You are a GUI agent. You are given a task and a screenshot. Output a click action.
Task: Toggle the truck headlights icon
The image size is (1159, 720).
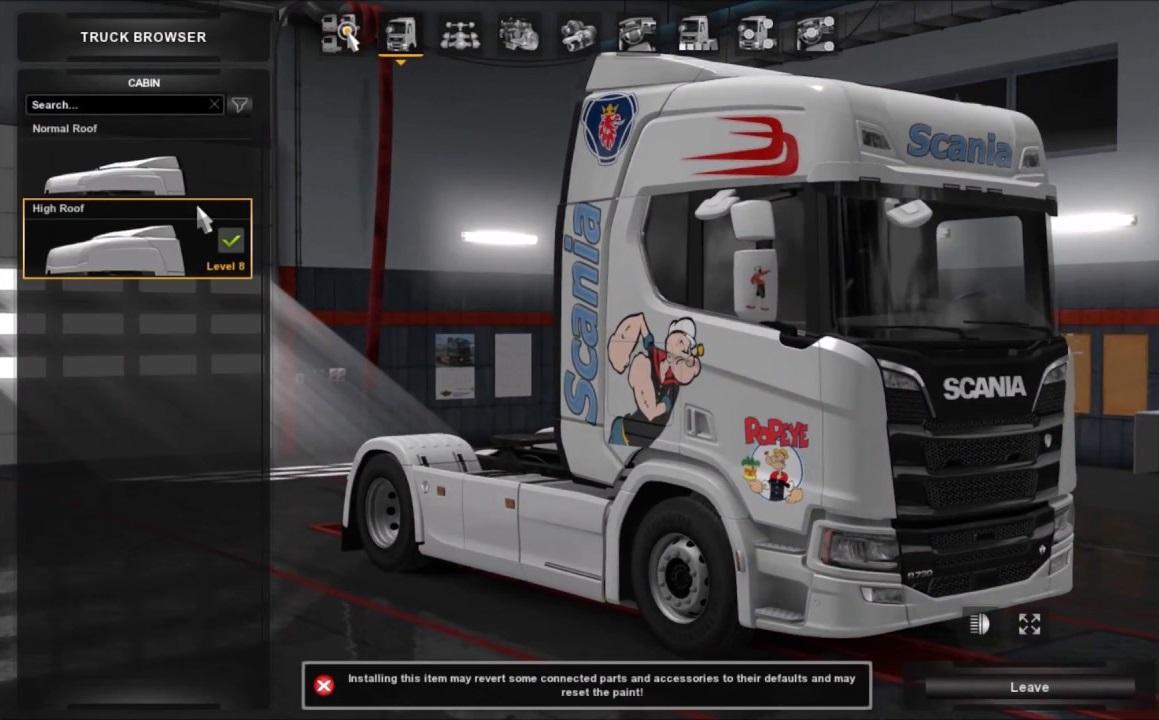(979, 625)
